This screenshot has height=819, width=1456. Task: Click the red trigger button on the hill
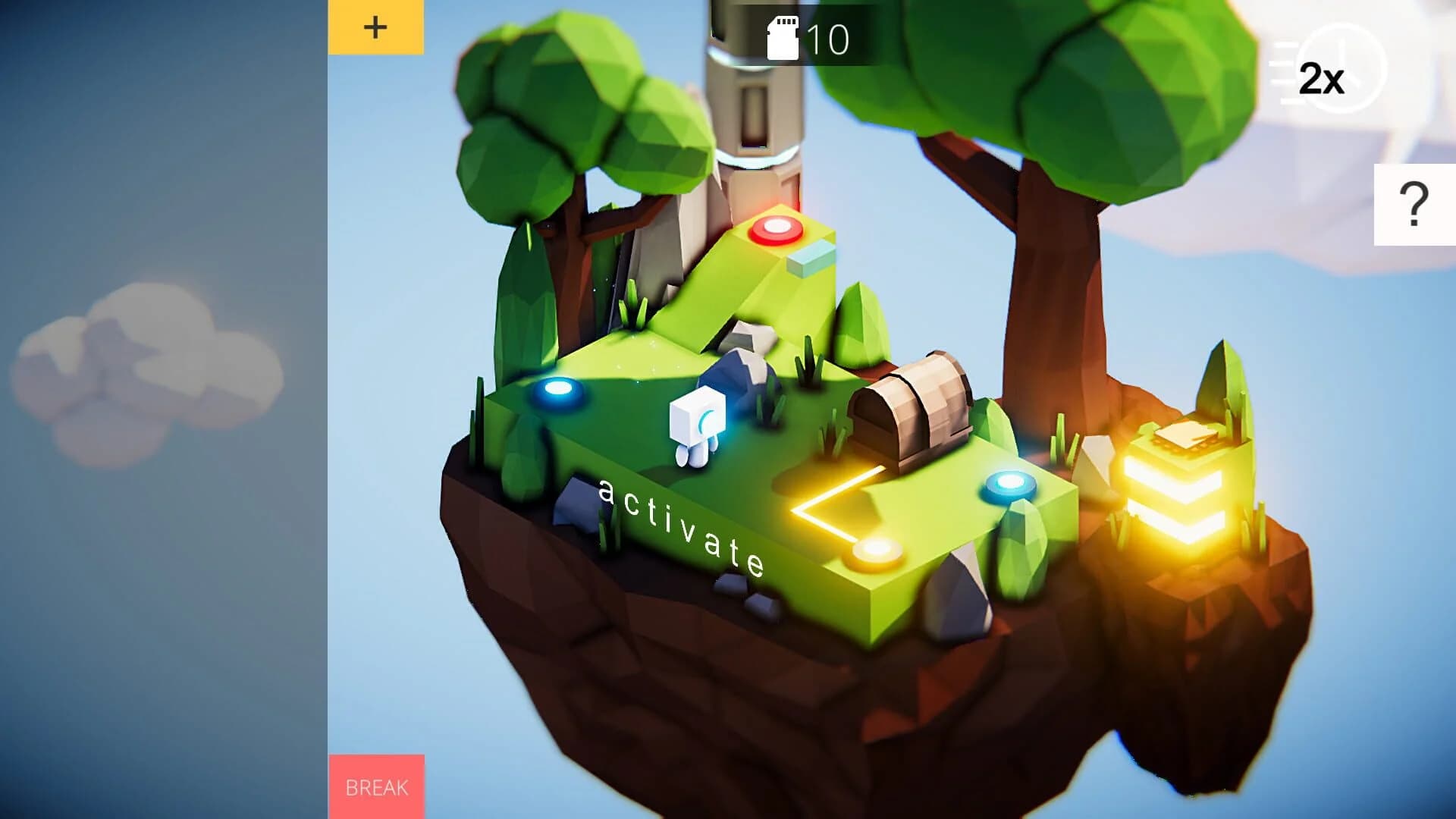[x=777, y=227]
